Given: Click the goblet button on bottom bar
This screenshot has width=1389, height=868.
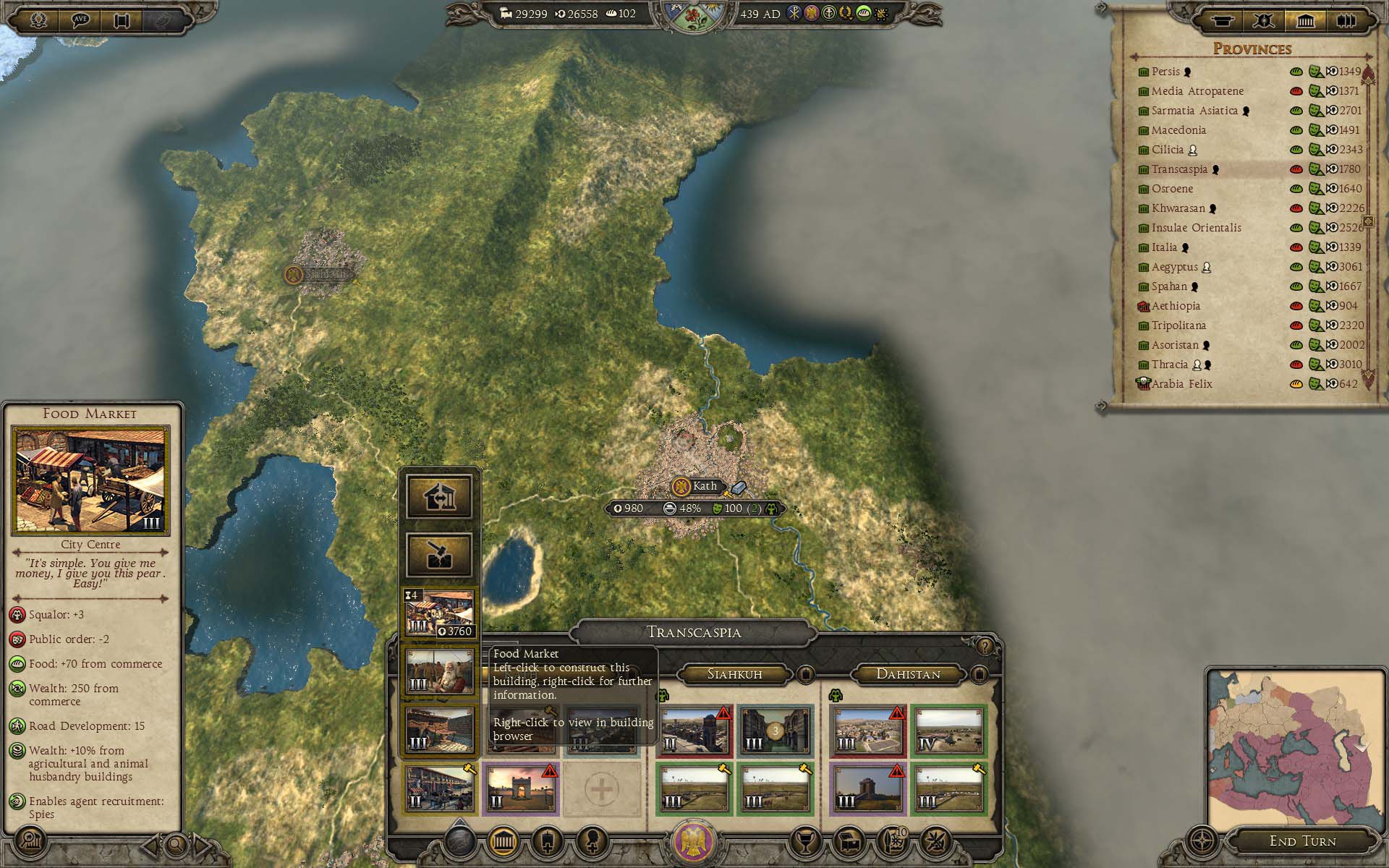Looking at the screenshot, I should click(803, 841).
